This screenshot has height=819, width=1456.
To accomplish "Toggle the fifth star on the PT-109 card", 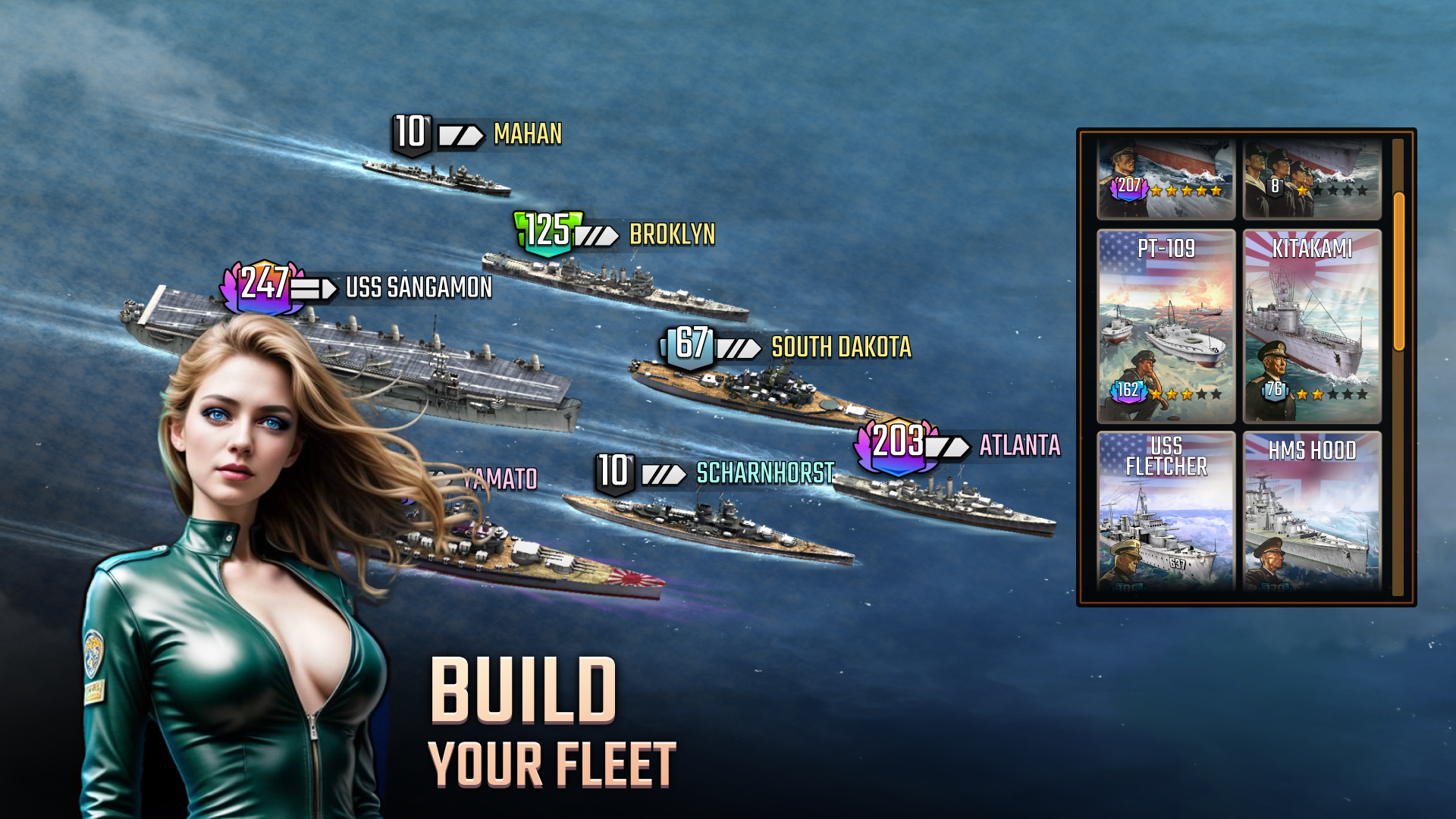I will tap(1215, 394).
